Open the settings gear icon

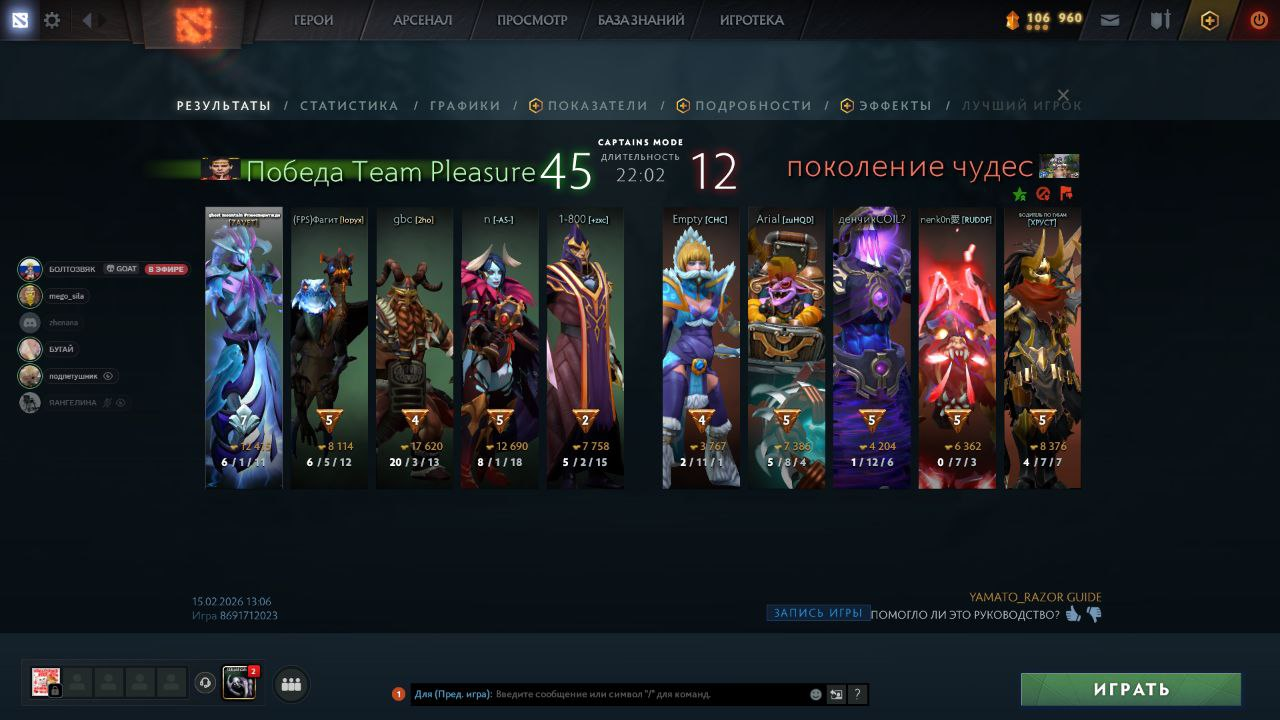click(52, 20)
